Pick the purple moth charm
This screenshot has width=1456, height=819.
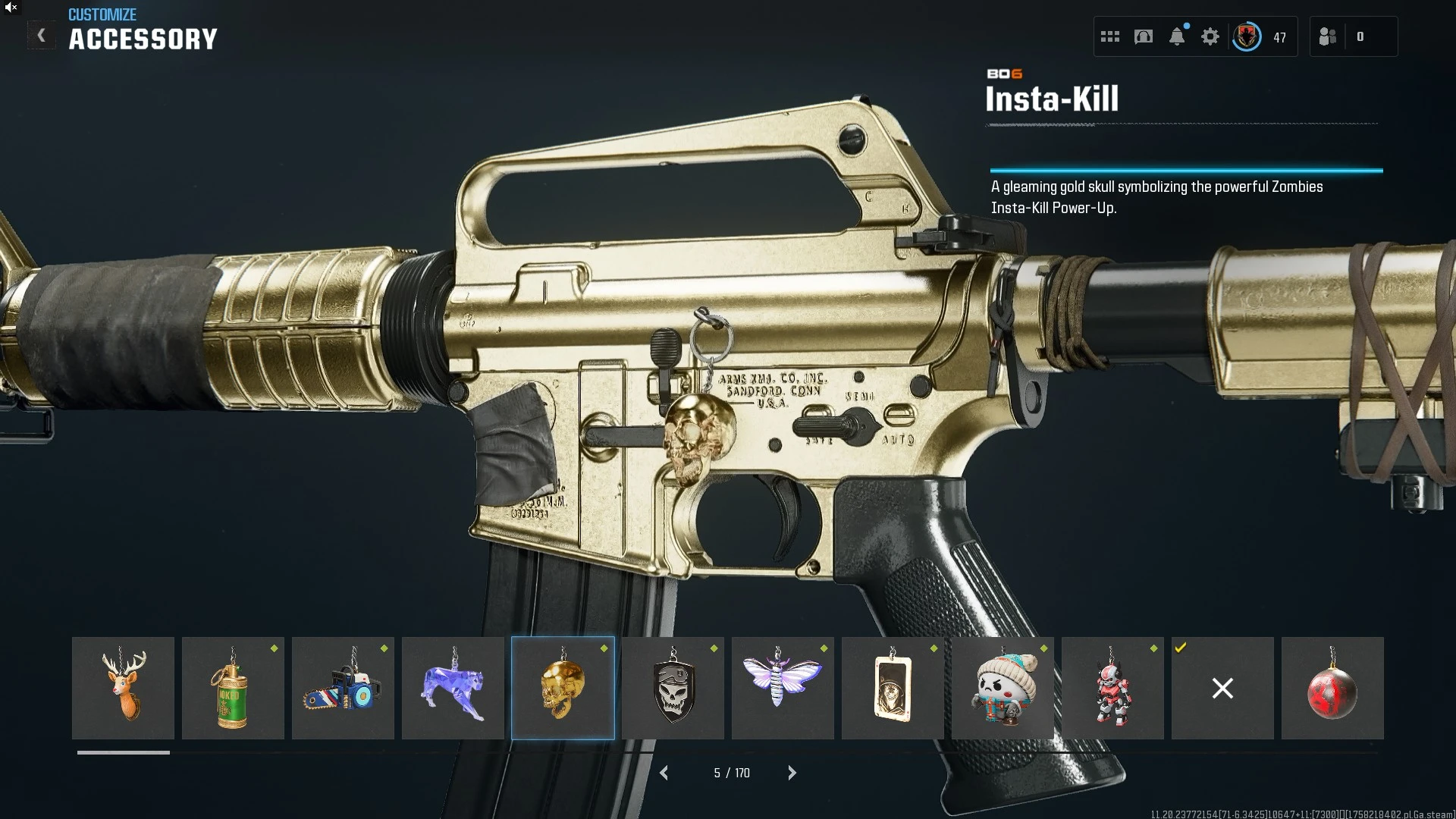(783, 688)
